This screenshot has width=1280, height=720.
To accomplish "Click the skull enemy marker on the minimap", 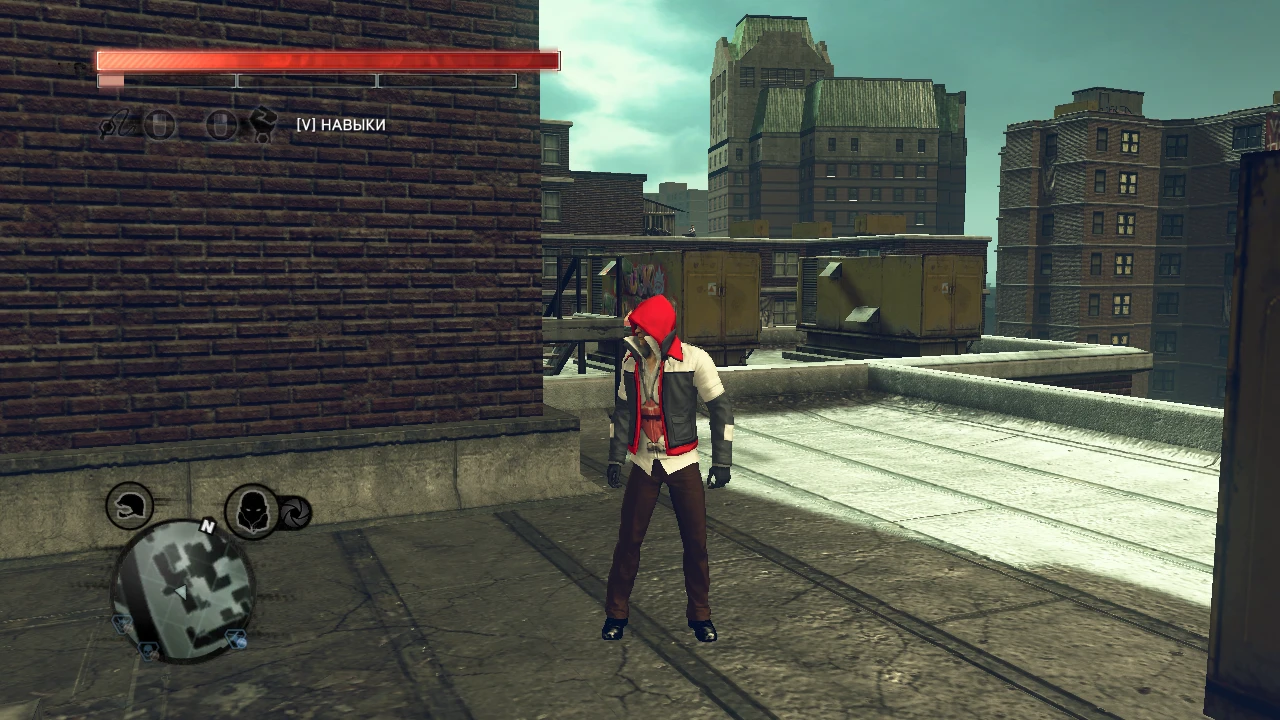I will (x=148, y=650).
